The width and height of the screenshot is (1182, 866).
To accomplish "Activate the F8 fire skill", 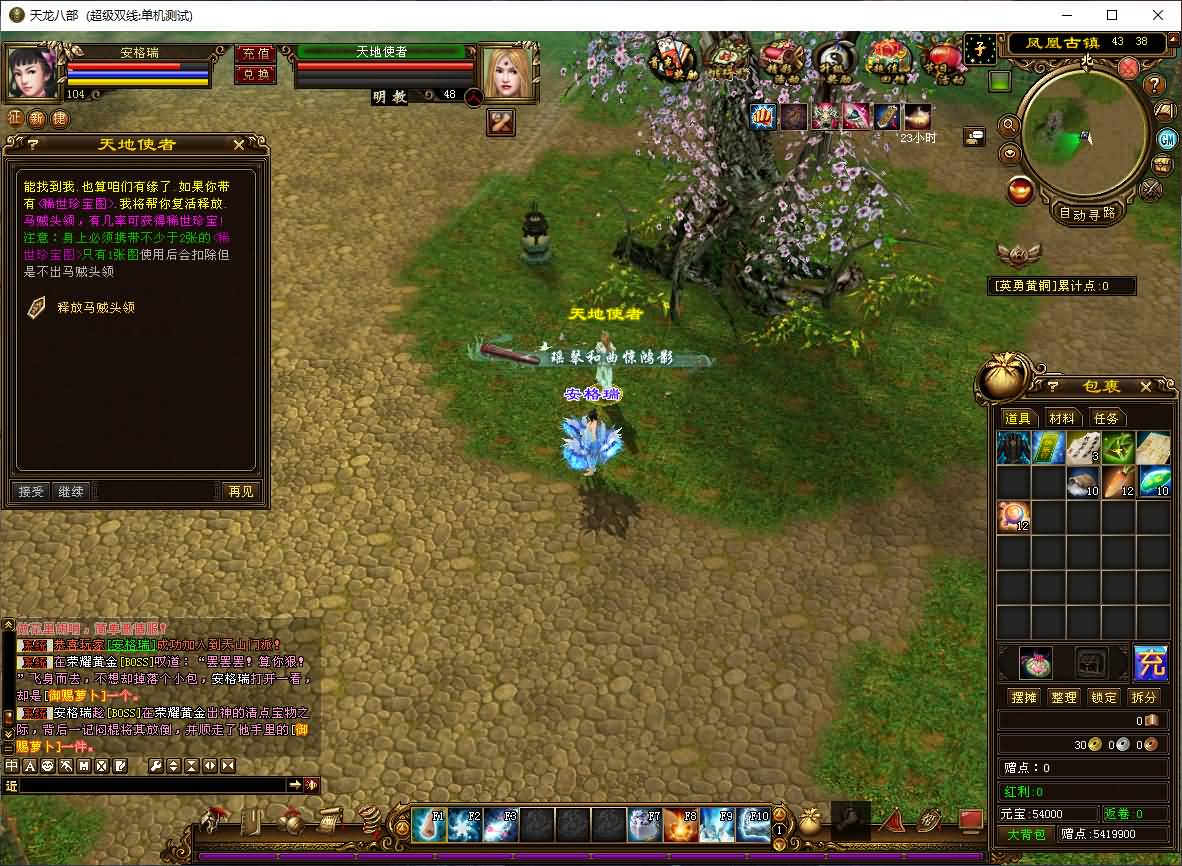I will click(x=681, y=825).
